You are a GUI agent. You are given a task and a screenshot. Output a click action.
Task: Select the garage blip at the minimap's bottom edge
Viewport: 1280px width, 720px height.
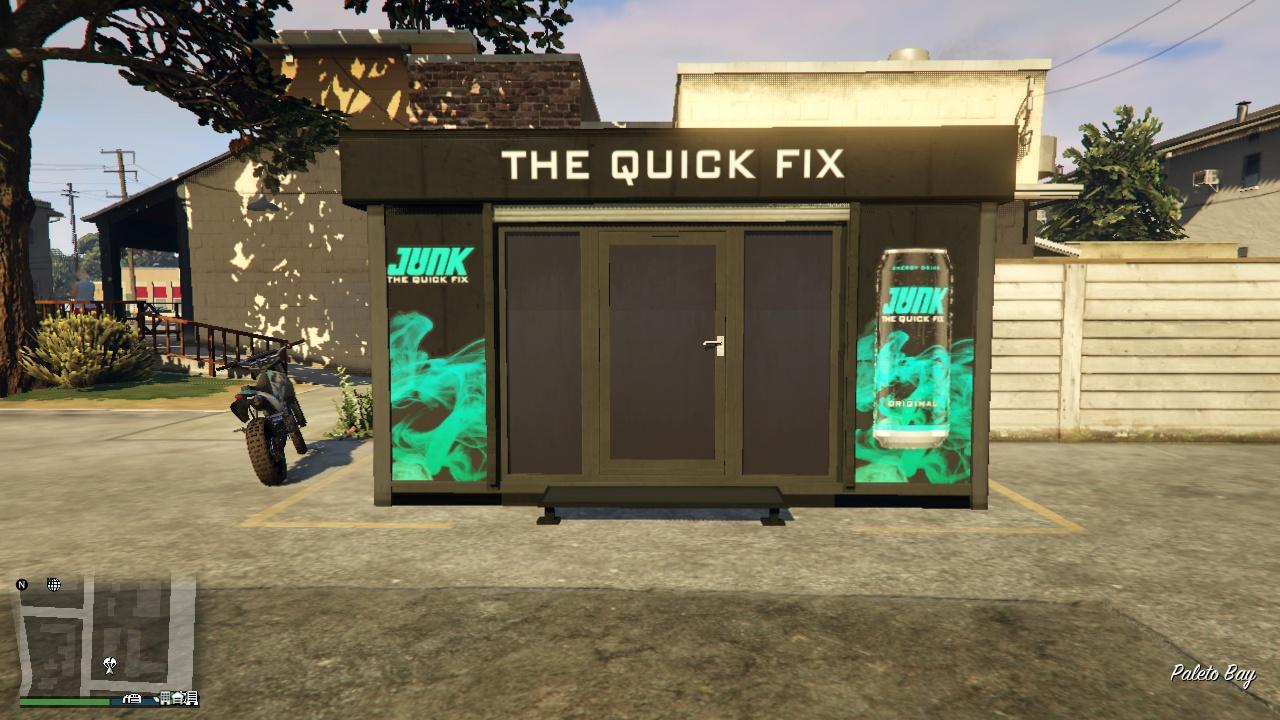[x=131, y=700]
